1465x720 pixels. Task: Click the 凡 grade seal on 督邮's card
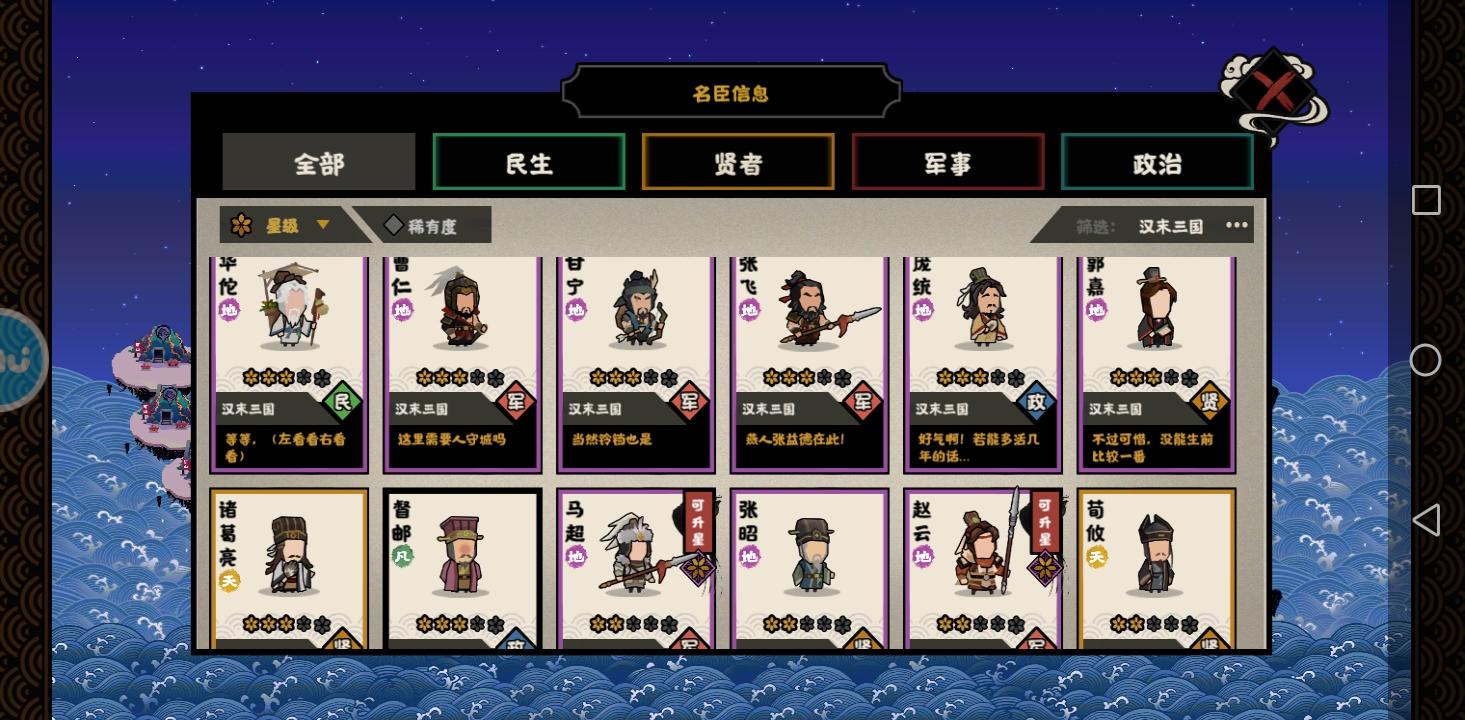point(403,556)
